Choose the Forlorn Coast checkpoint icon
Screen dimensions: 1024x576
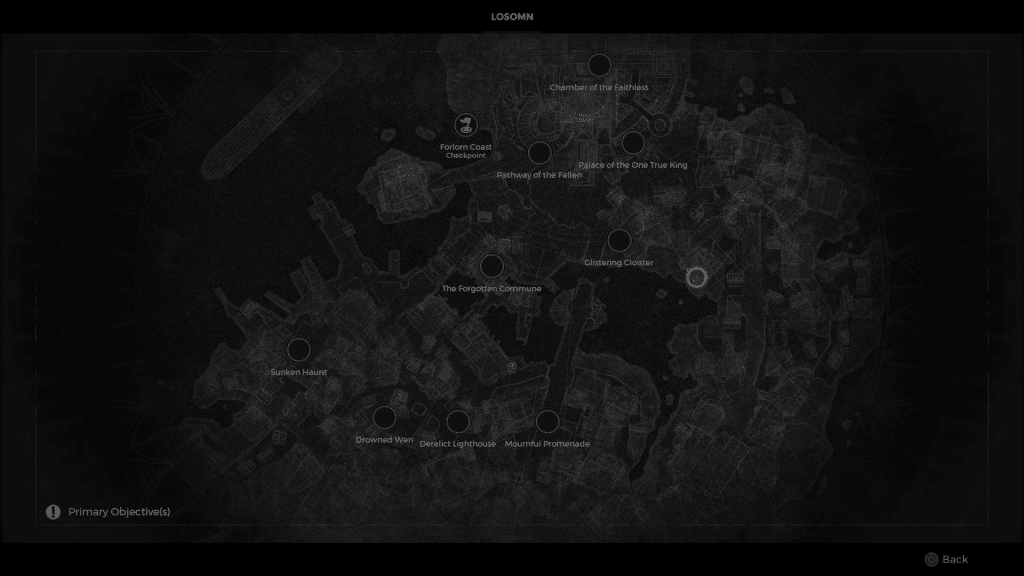(465, 125)
